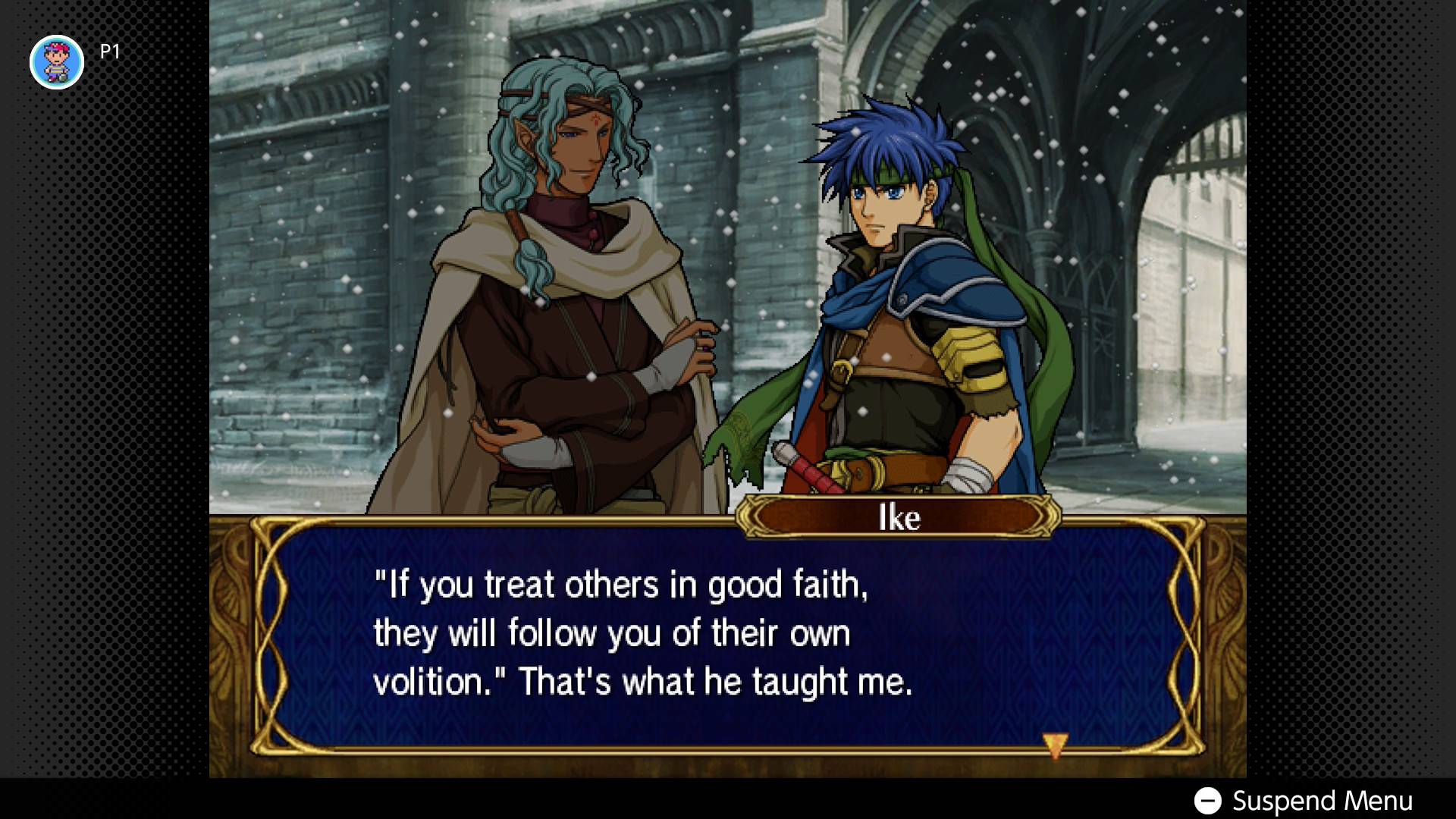Click the P1 controller indicator to reassign controllers
This screenshot has width=1456, height=819.
[57, 61]
